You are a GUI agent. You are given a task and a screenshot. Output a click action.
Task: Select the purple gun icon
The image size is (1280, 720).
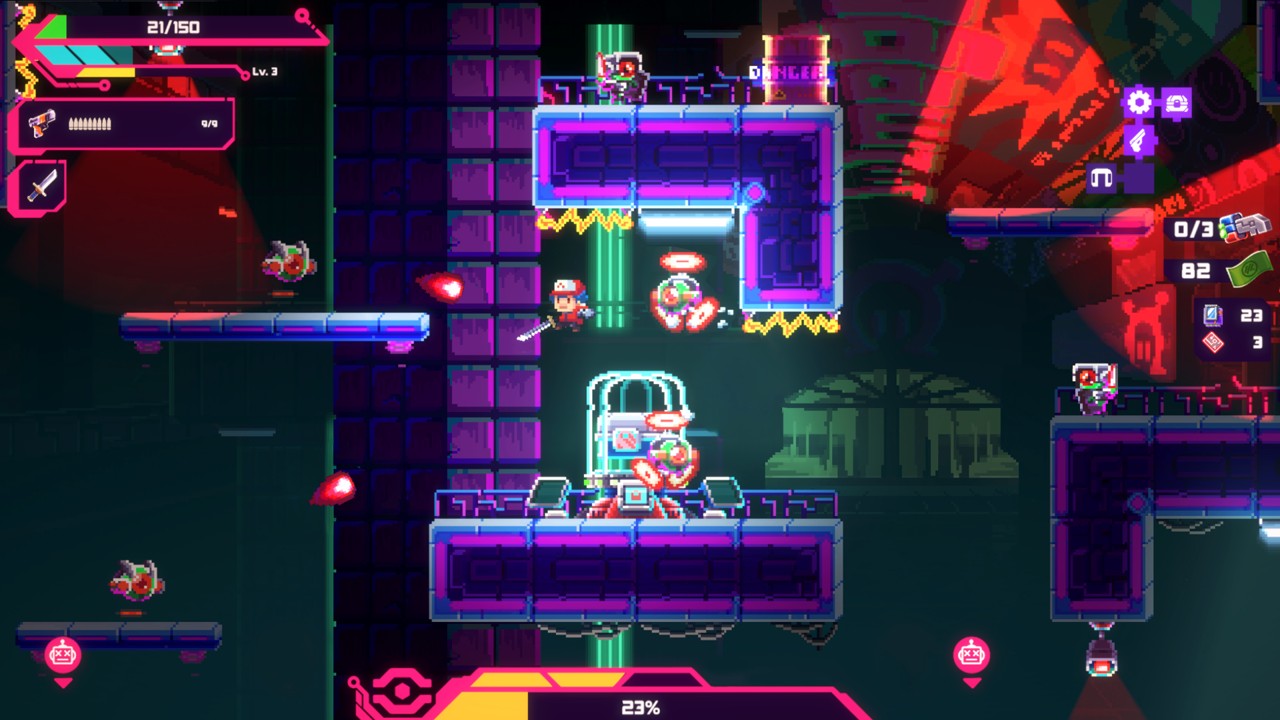[1139, 139]
